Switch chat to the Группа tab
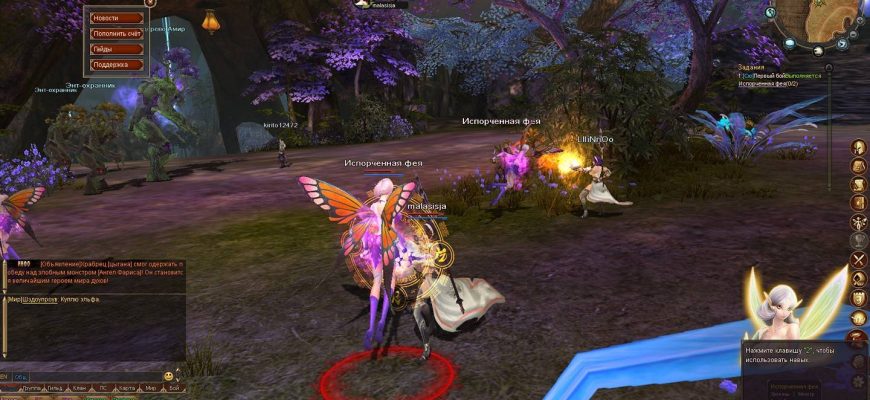This screenshot has height=400, width=870. [30, 387]
